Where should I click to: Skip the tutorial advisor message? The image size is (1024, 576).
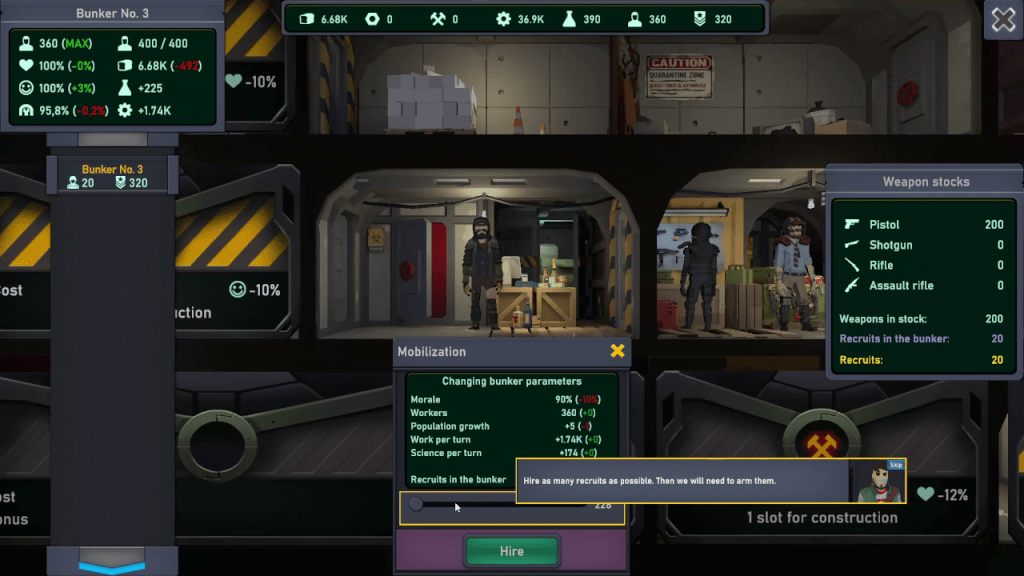click(x=895, y=465)
